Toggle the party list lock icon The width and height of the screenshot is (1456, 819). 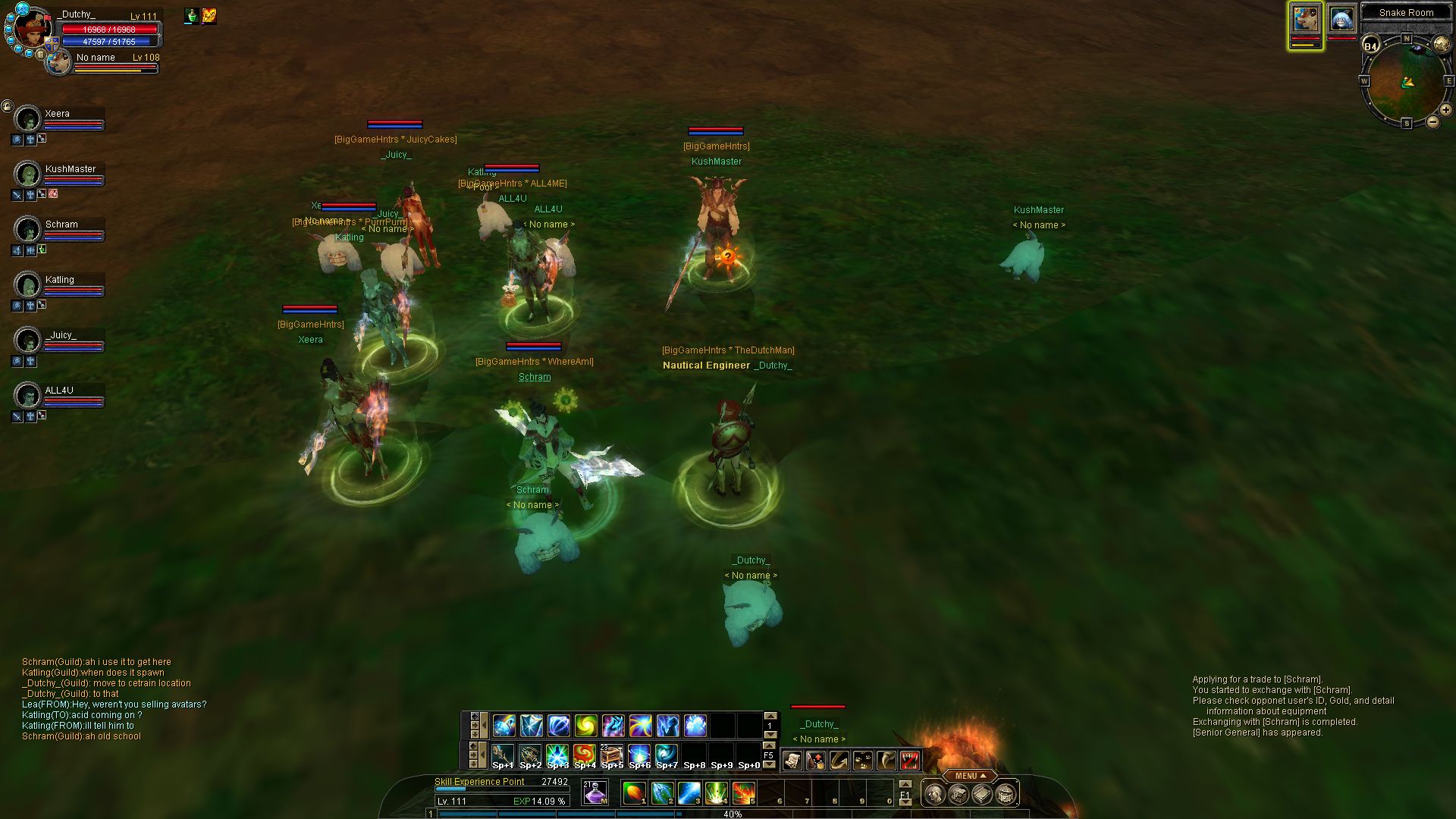pos(7,106)
